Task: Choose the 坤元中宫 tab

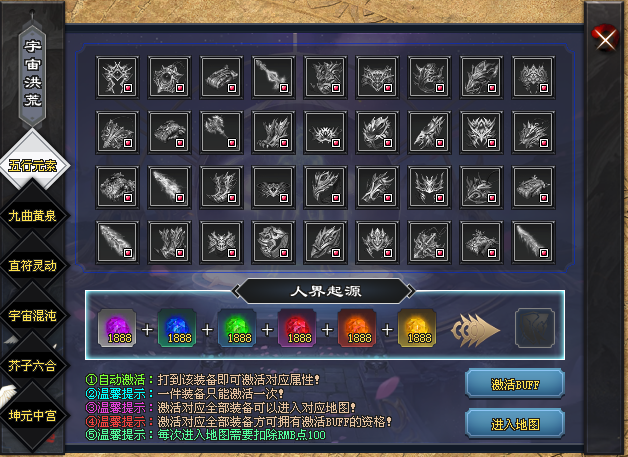Action: pyautogui.click(x=33, y=414)
